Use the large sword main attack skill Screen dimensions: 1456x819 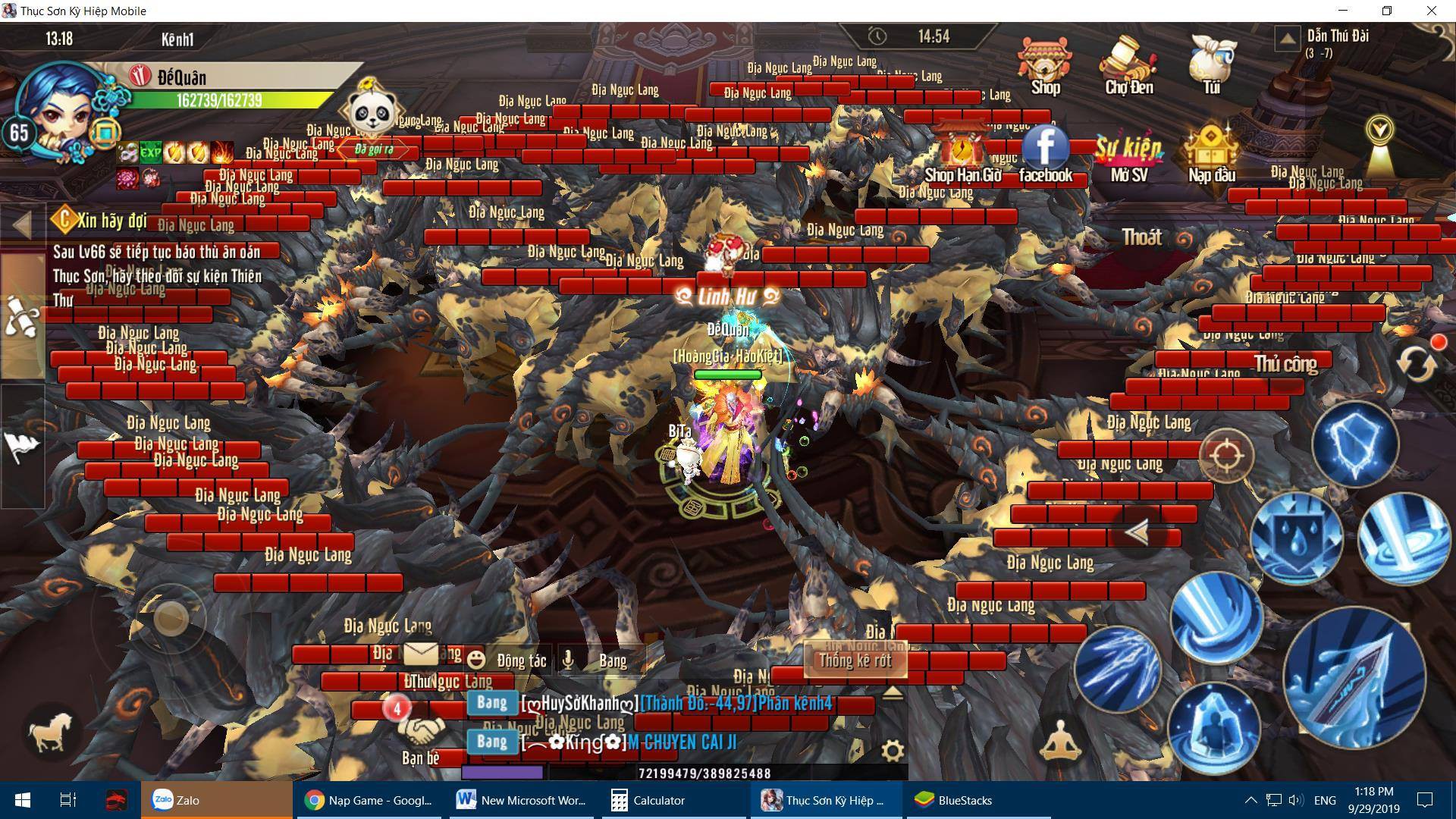(1354, 677)
